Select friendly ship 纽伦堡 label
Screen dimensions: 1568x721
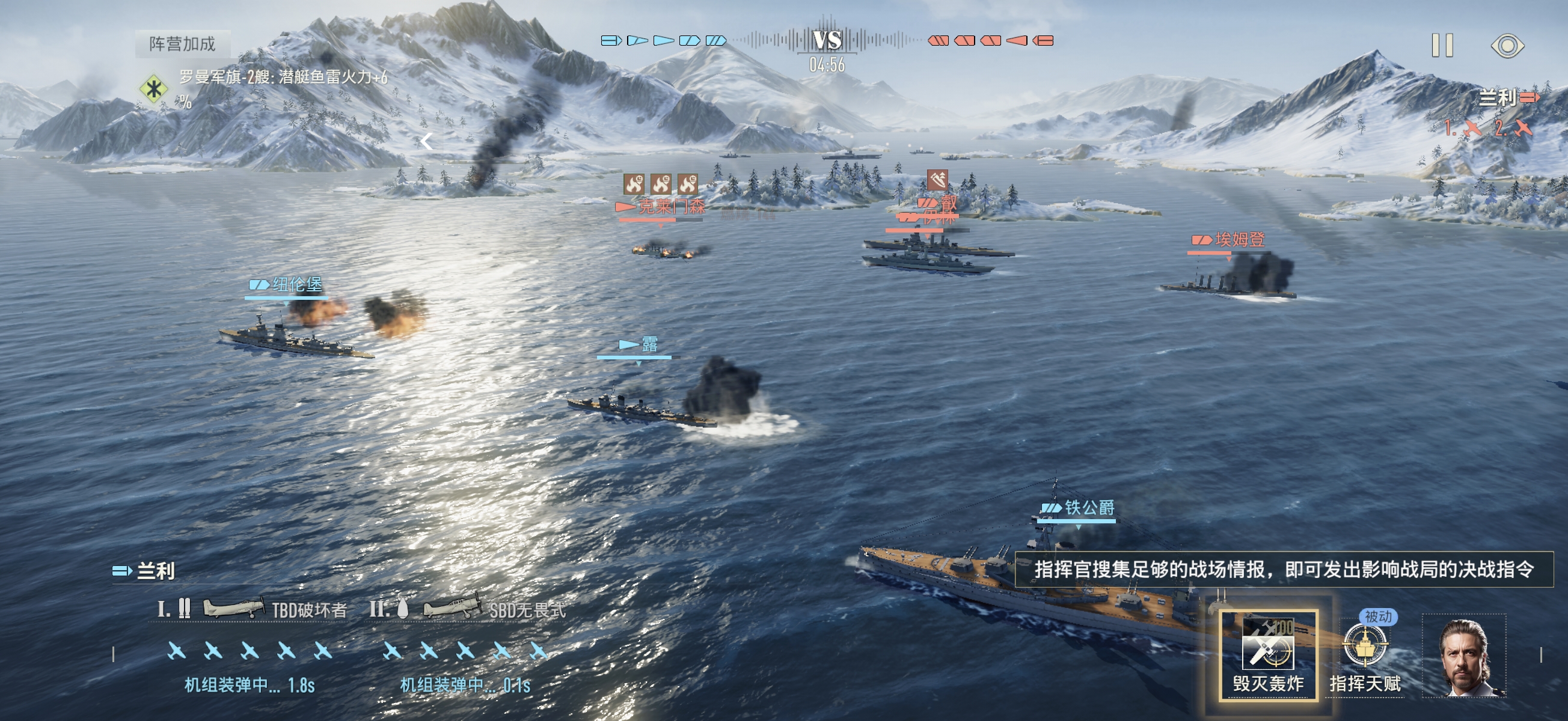coord(296,284)
